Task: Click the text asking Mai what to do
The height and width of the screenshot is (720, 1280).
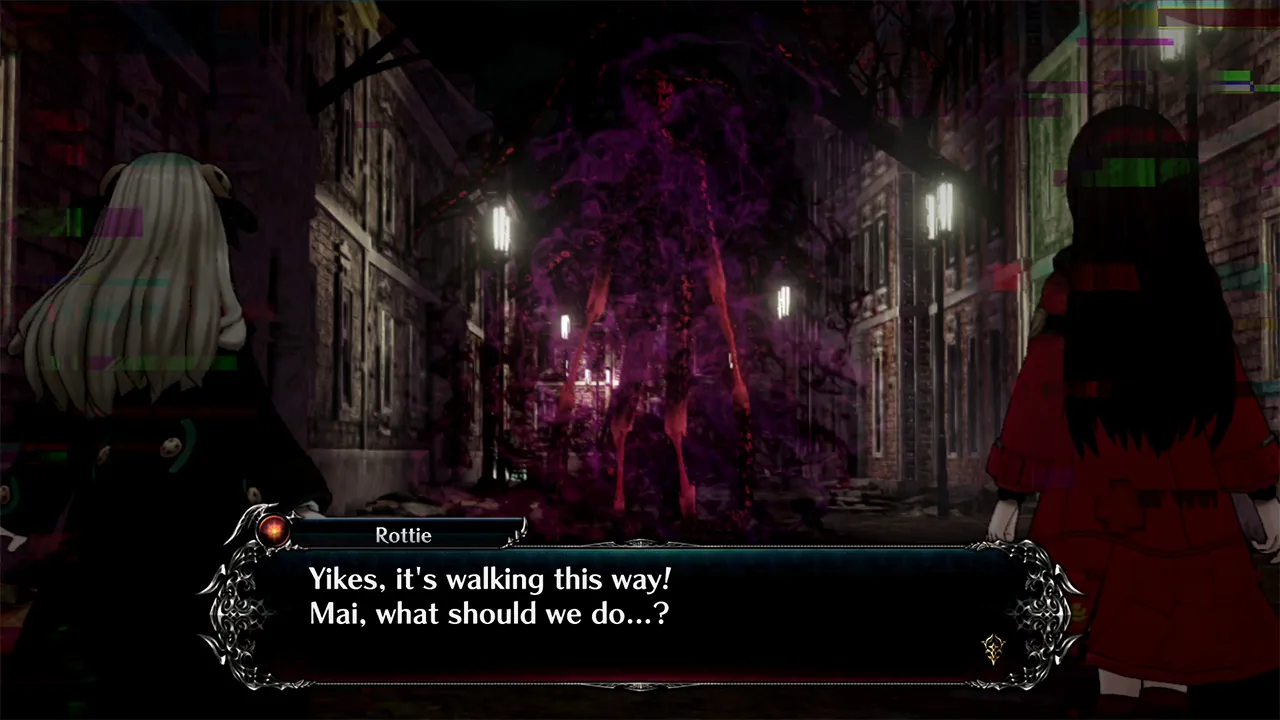Action: click(x=488, y=614)
